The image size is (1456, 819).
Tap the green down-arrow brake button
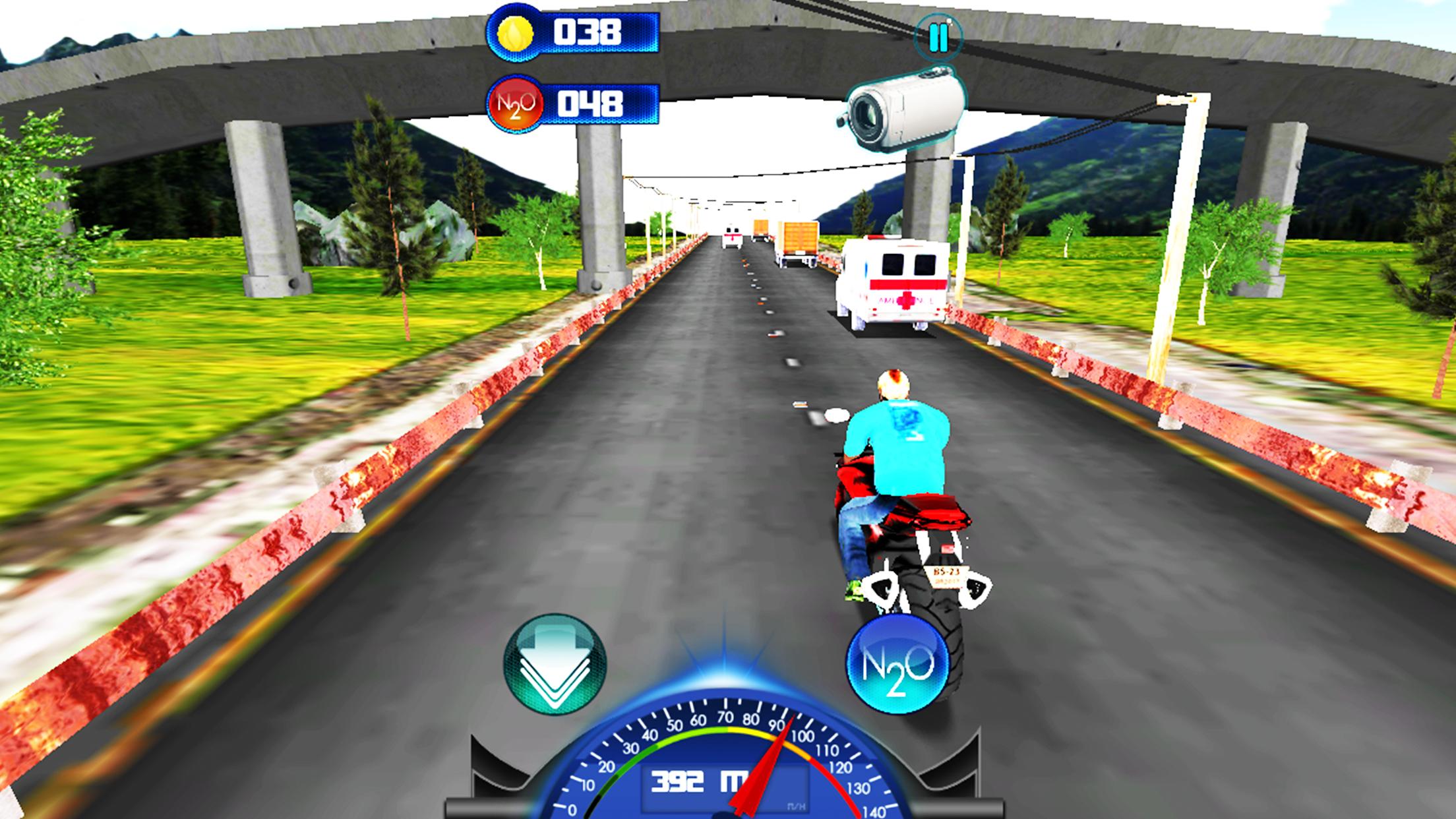pyautogui.click(x=554, y=664)
